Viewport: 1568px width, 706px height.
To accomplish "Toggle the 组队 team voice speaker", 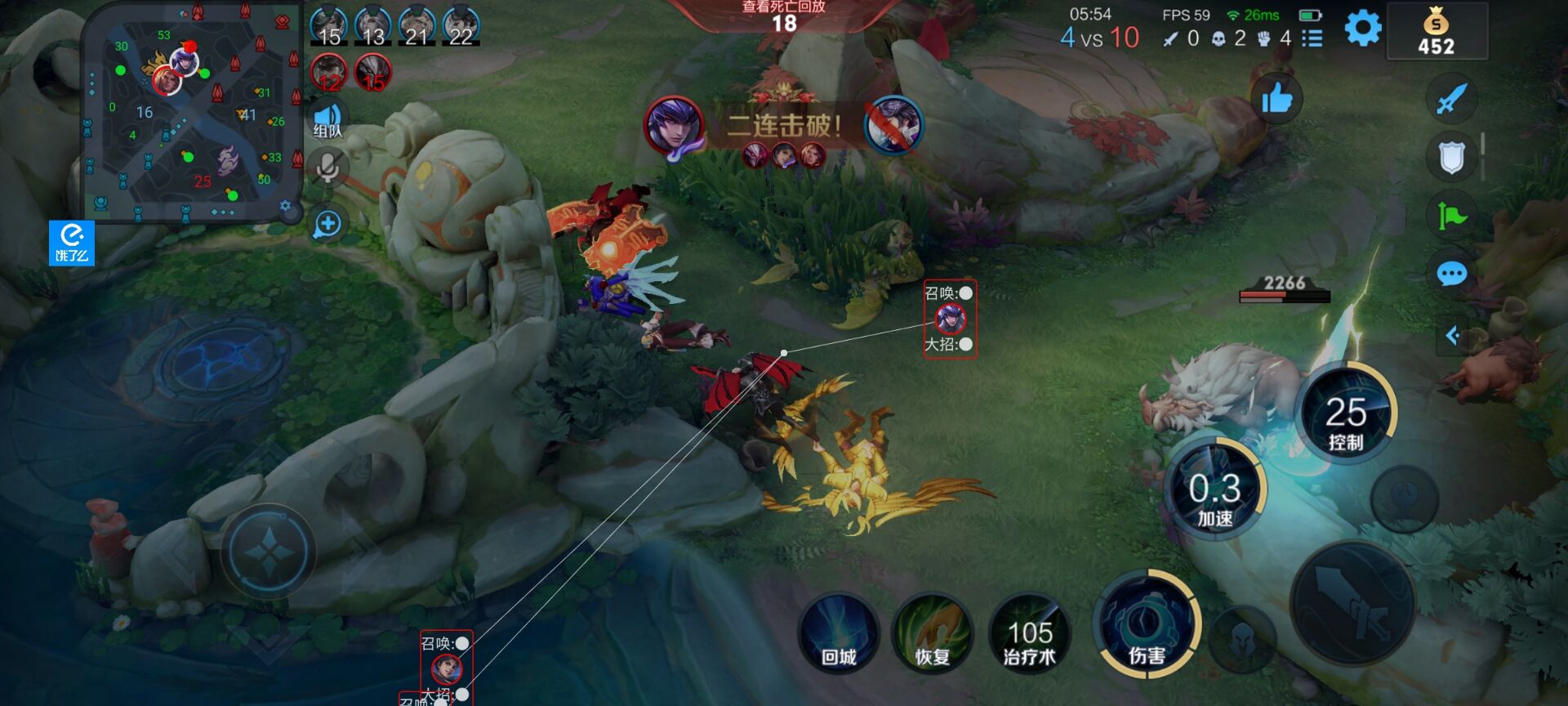I will click(327, 121).
